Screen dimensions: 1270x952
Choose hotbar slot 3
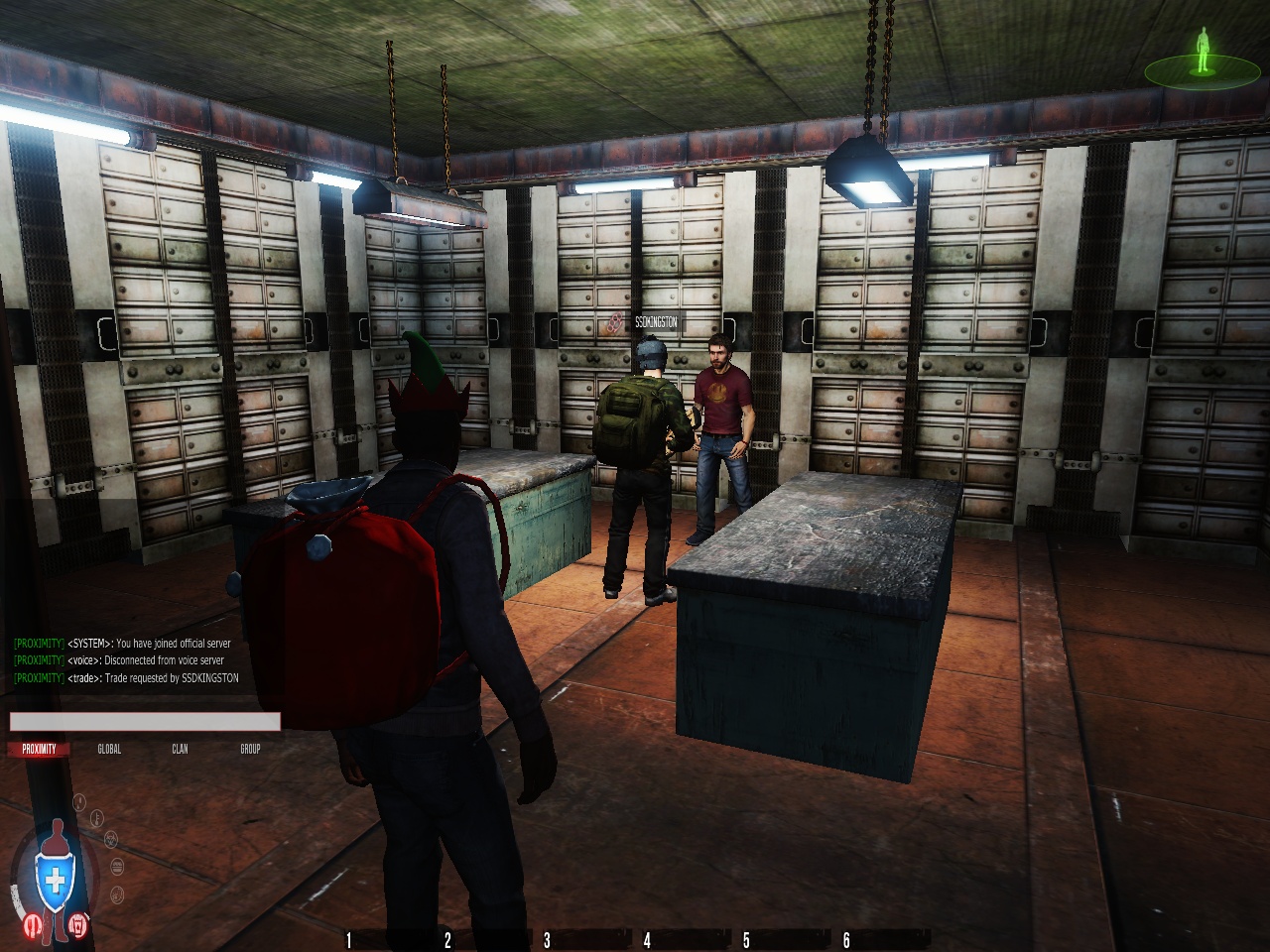(x=547, y=940)
